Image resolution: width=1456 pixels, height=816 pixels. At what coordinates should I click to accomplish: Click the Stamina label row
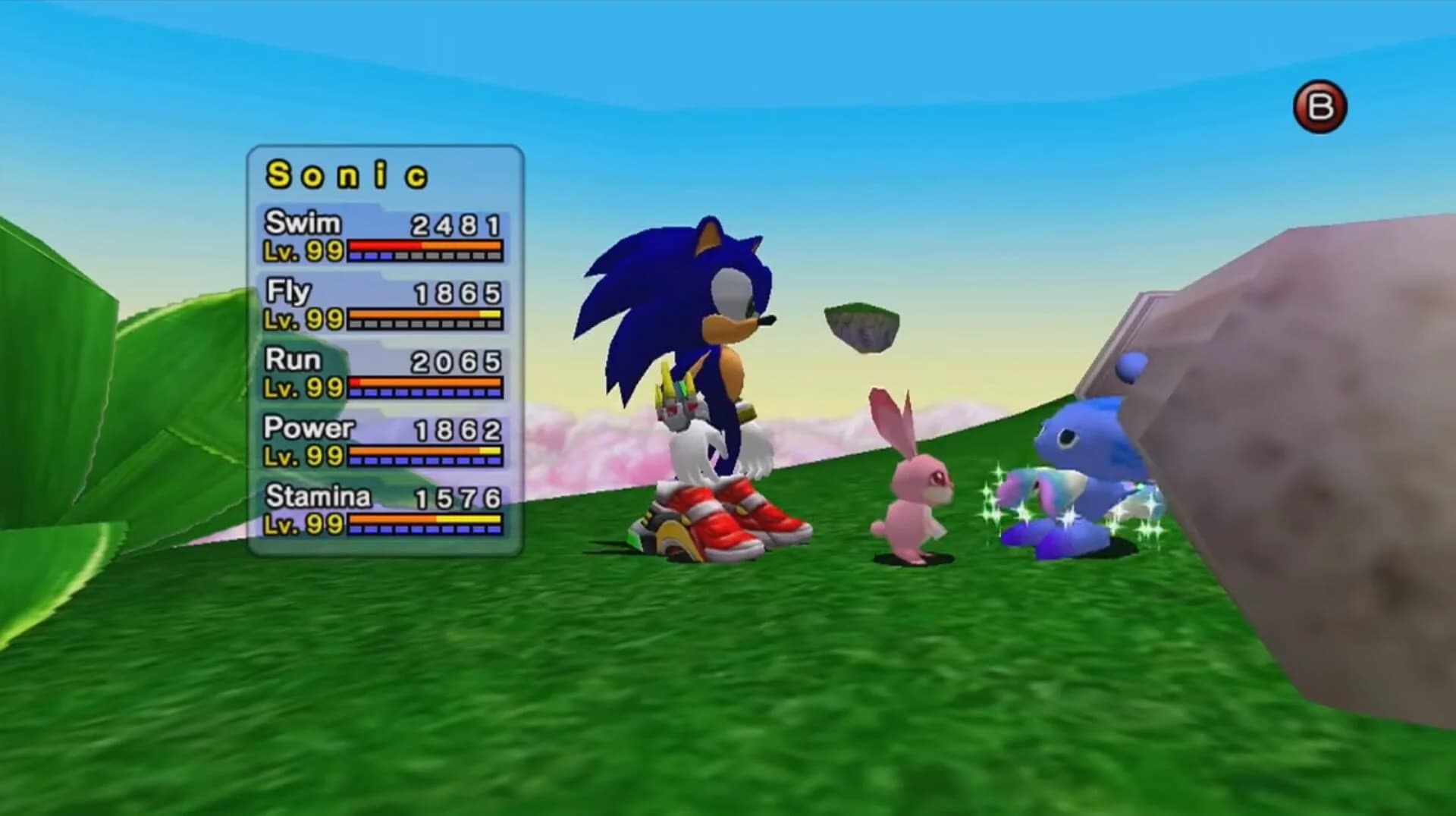point(317,498)
